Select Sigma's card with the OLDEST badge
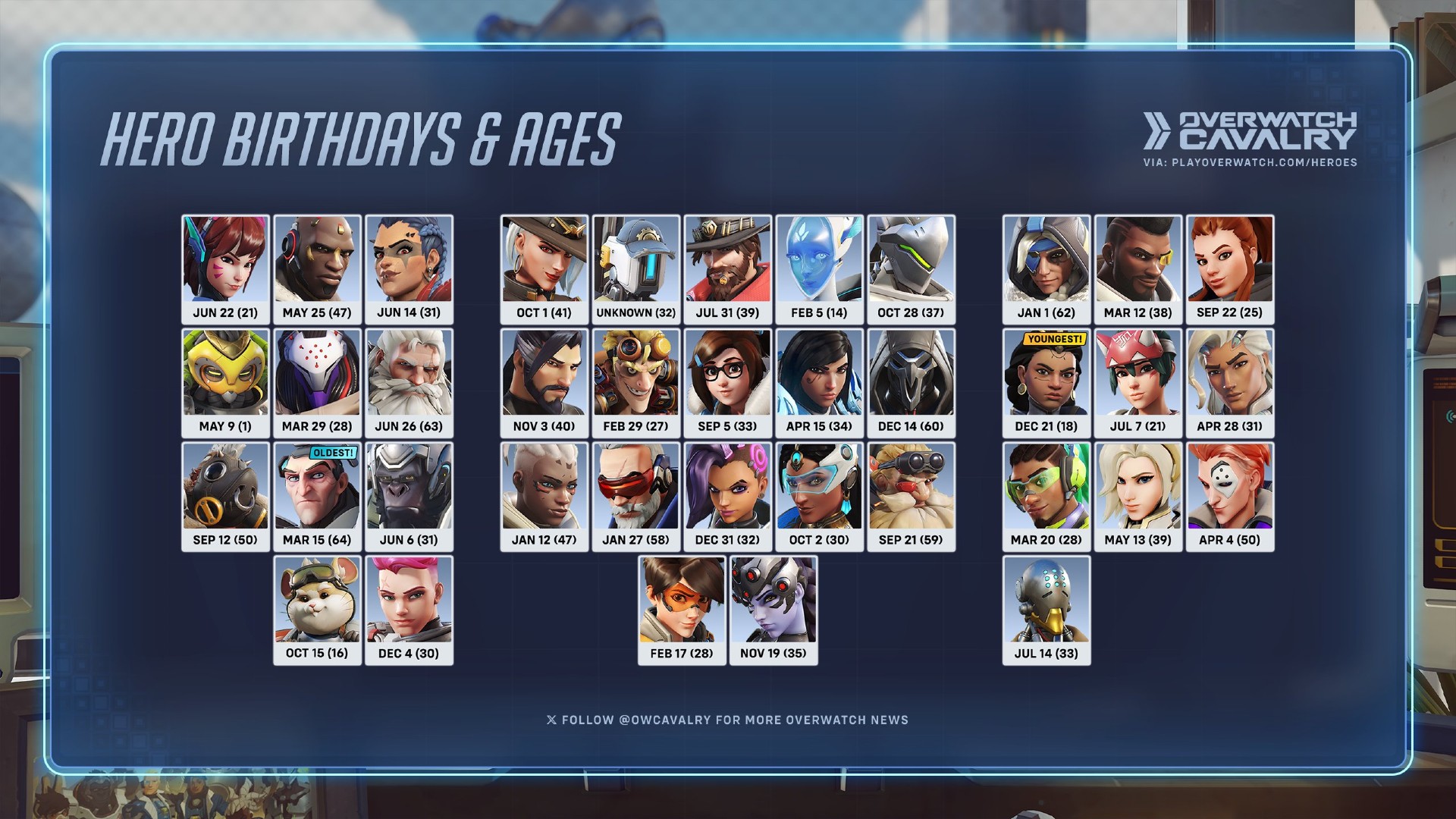Screen dimensions: 1456x819 coord(317,497)
